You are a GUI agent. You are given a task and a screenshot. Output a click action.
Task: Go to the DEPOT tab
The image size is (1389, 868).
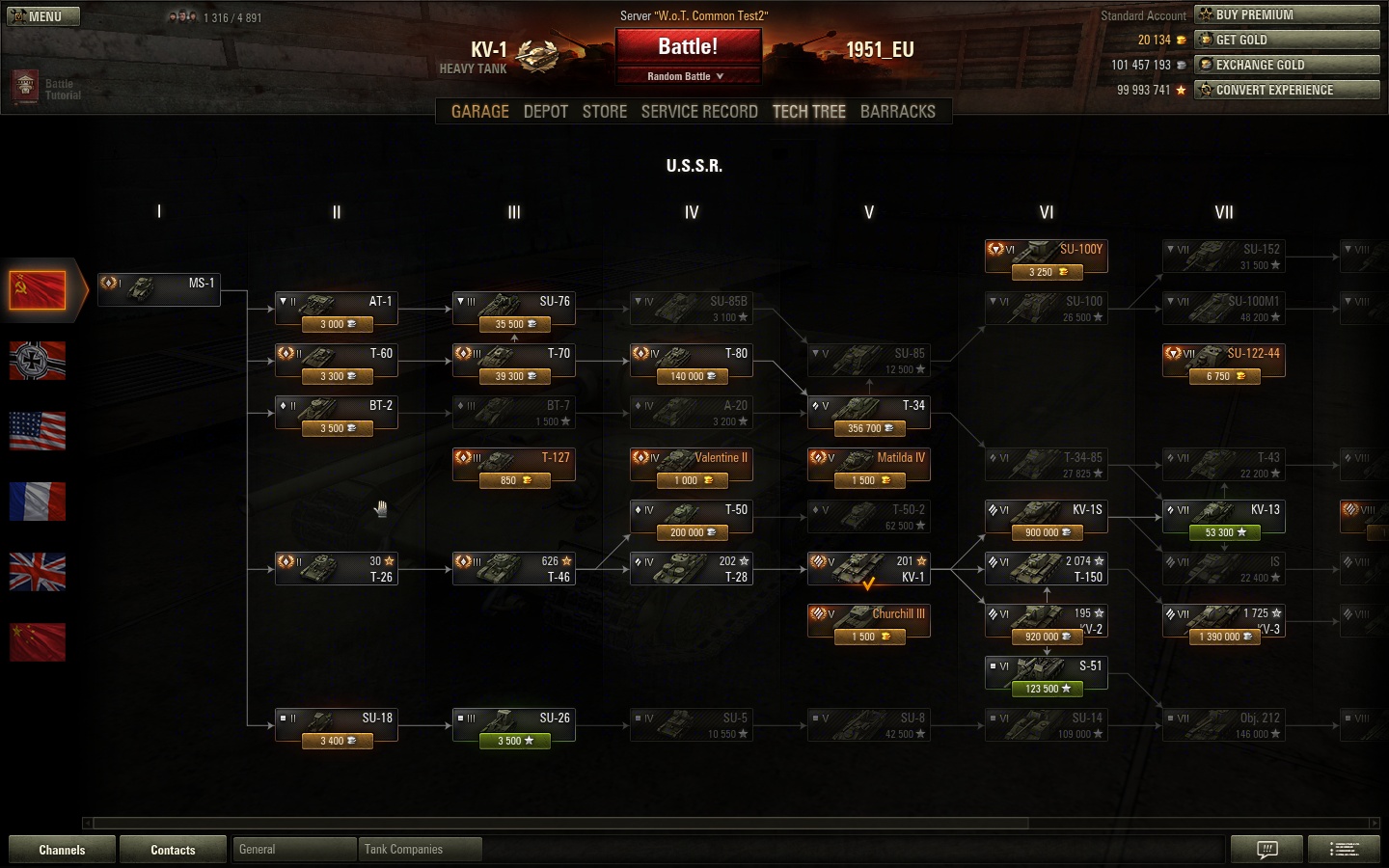click(545, 112)
